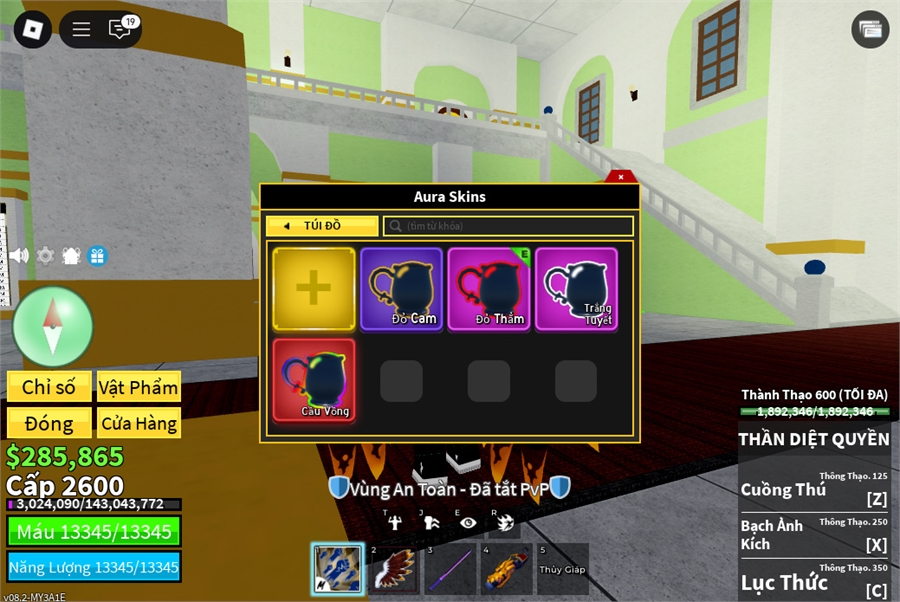The height and width of the screenshot is (602, 900).
Task: Open the Chỉ số stats panel
Action: pyautogui.click(x=49, y=387)
